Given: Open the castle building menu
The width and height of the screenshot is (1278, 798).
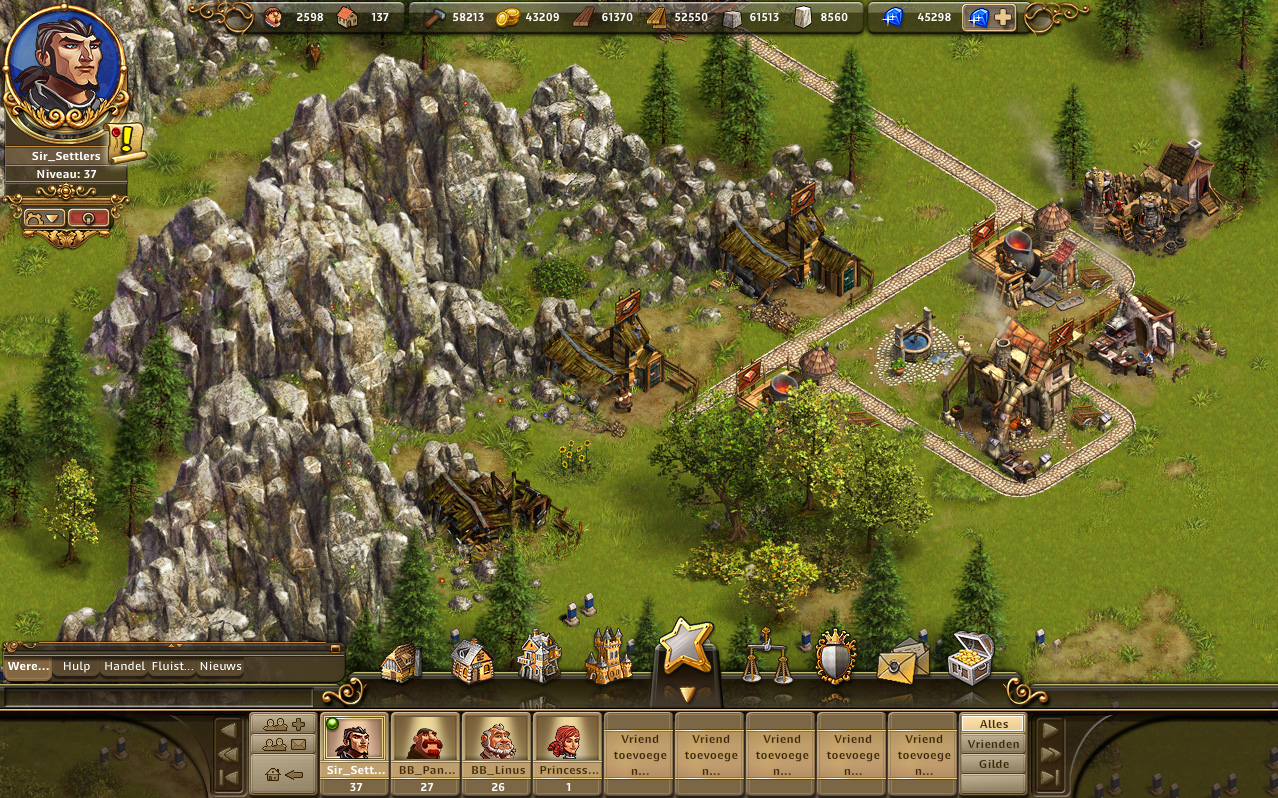Looking at the screenshot, I should click(608, 657).
